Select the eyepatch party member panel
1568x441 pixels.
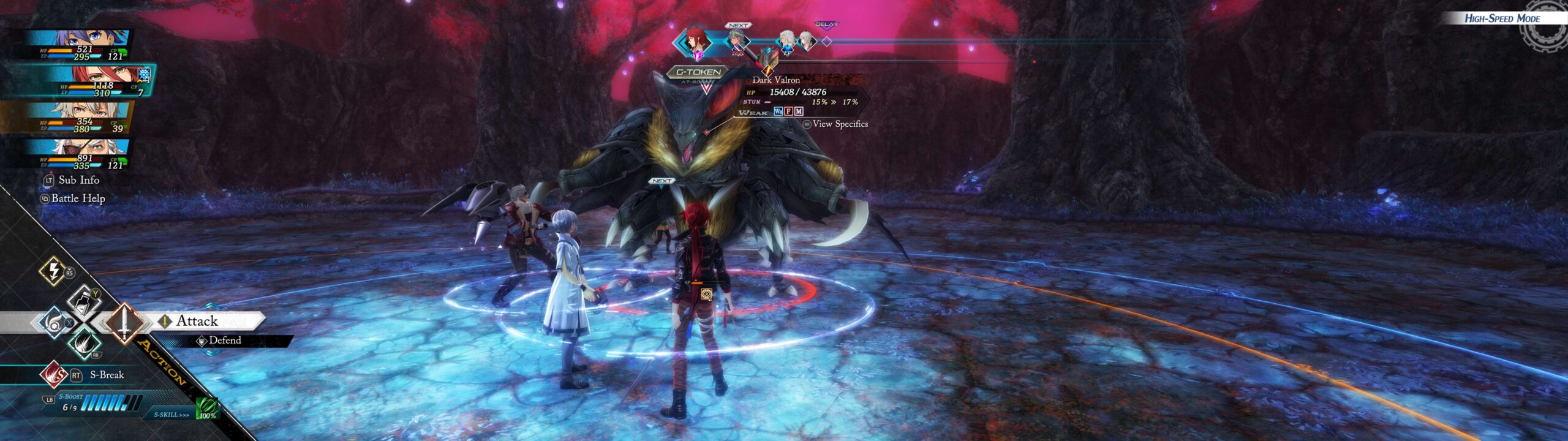point(80,153)
